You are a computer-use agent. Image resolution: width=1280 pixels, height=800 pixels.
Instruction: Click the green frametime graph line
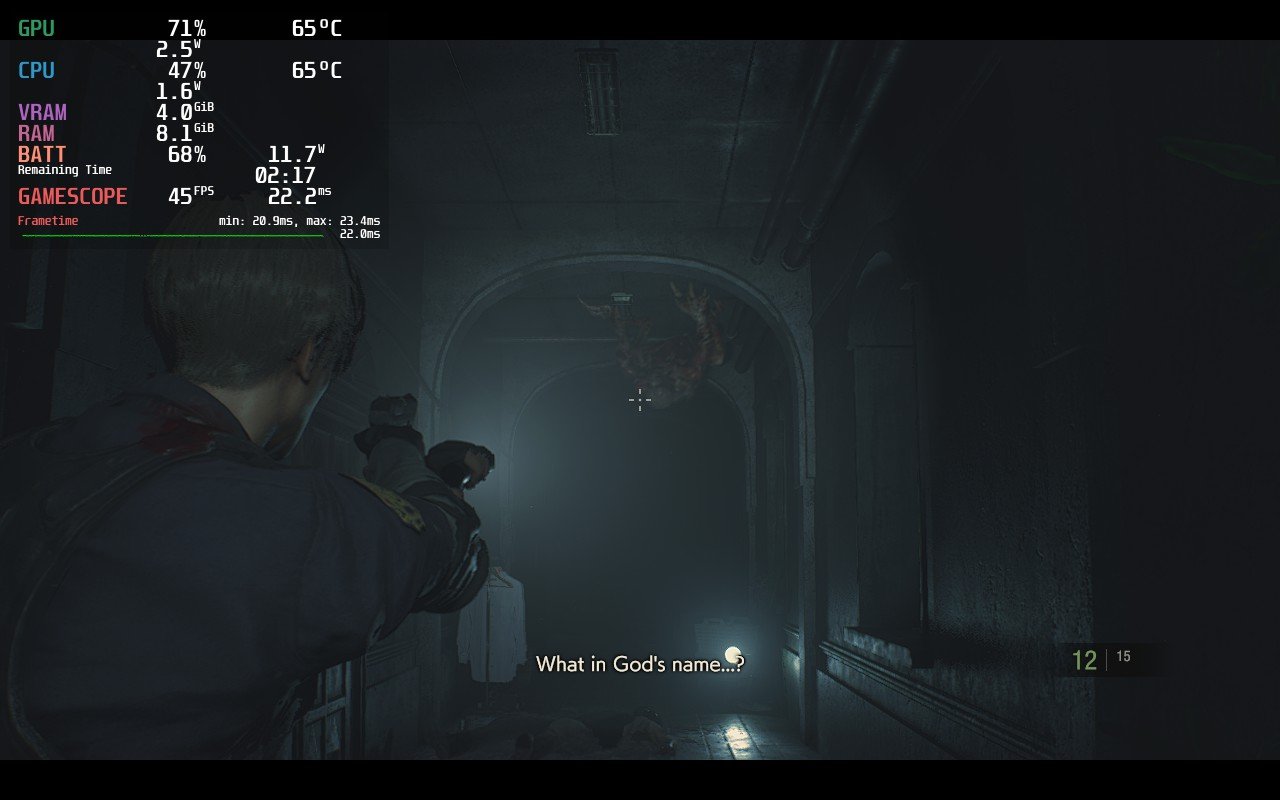coord(170,237)
